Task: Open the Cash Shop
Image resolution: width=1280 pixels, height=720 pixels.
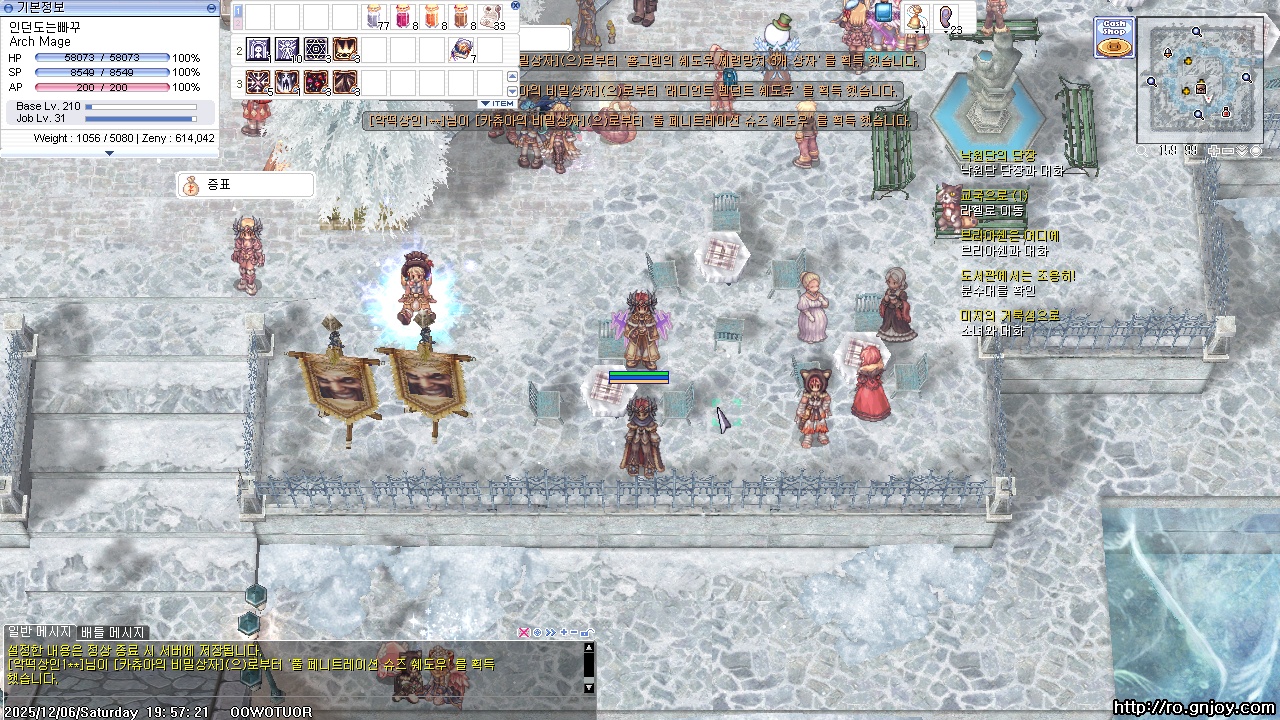Action: (x=1113, y=37)
